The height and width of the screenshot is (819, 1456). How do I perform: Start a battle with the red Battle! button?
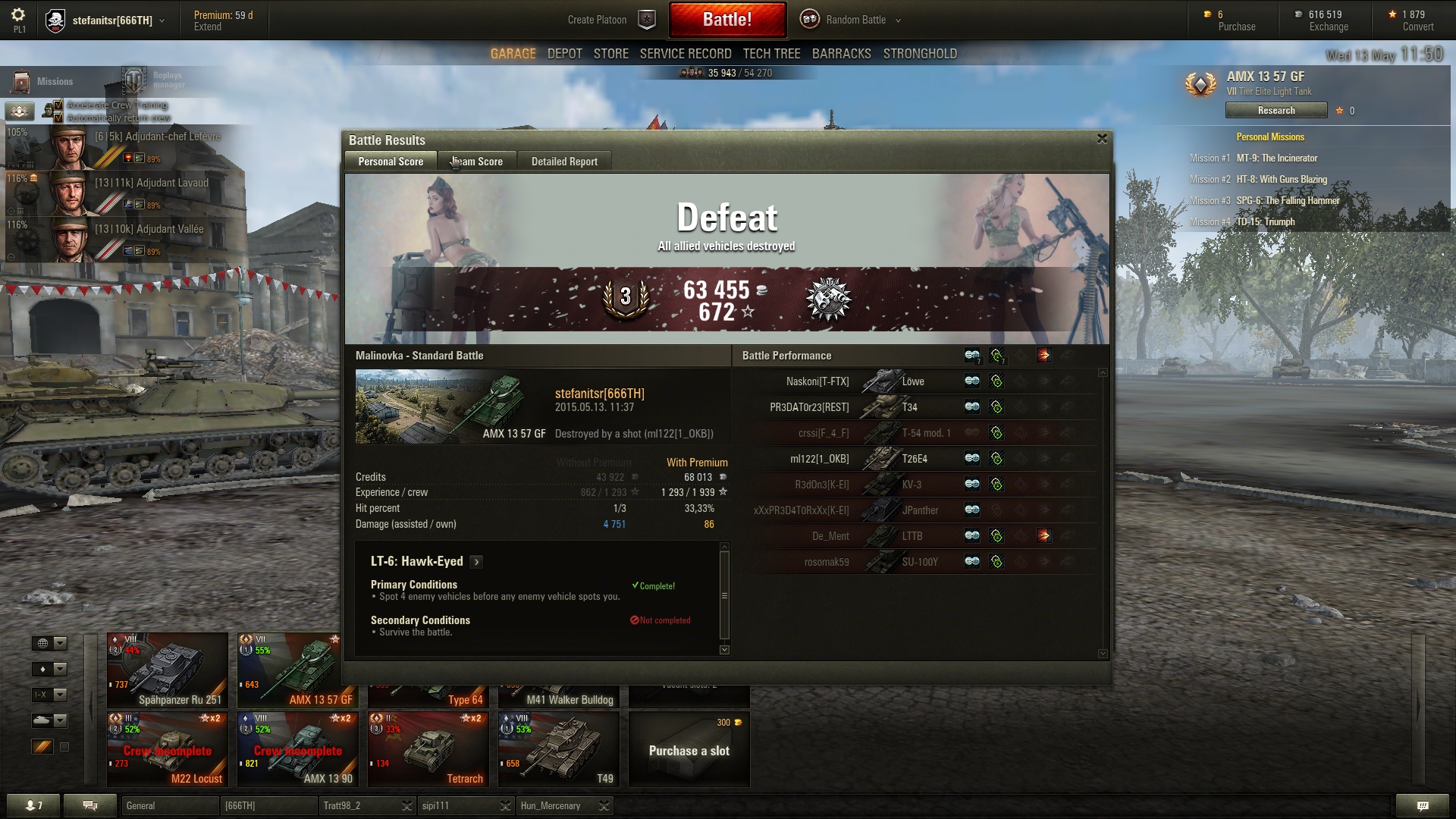point(726,20)
